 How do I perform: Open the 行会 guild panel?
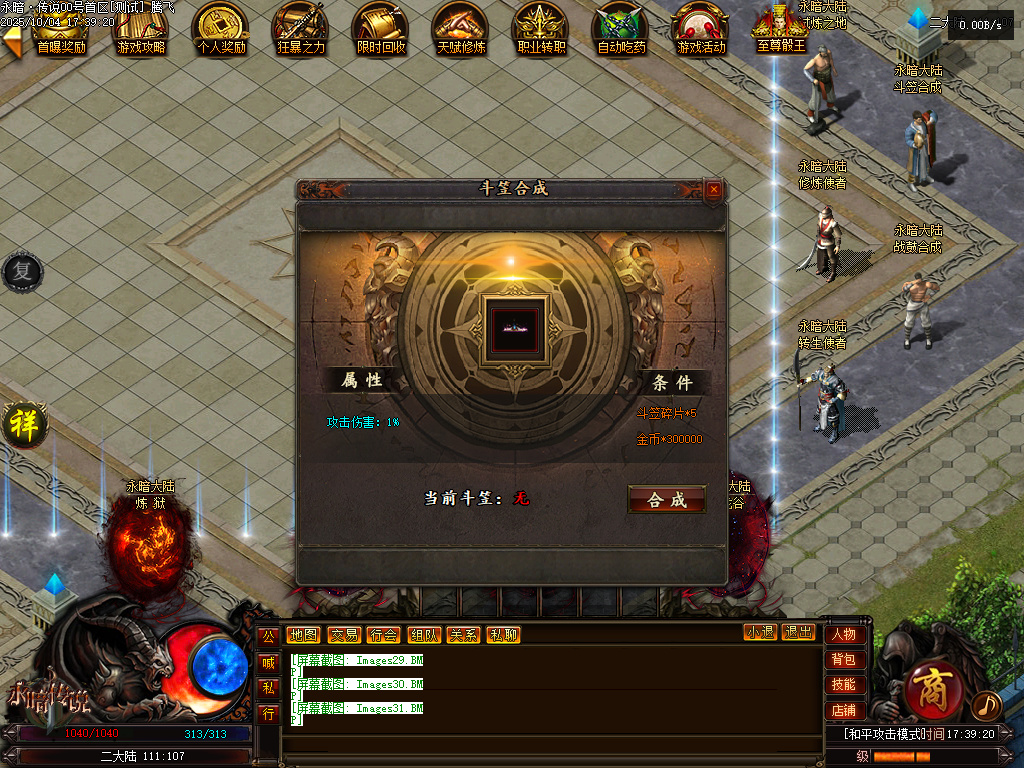383,634
